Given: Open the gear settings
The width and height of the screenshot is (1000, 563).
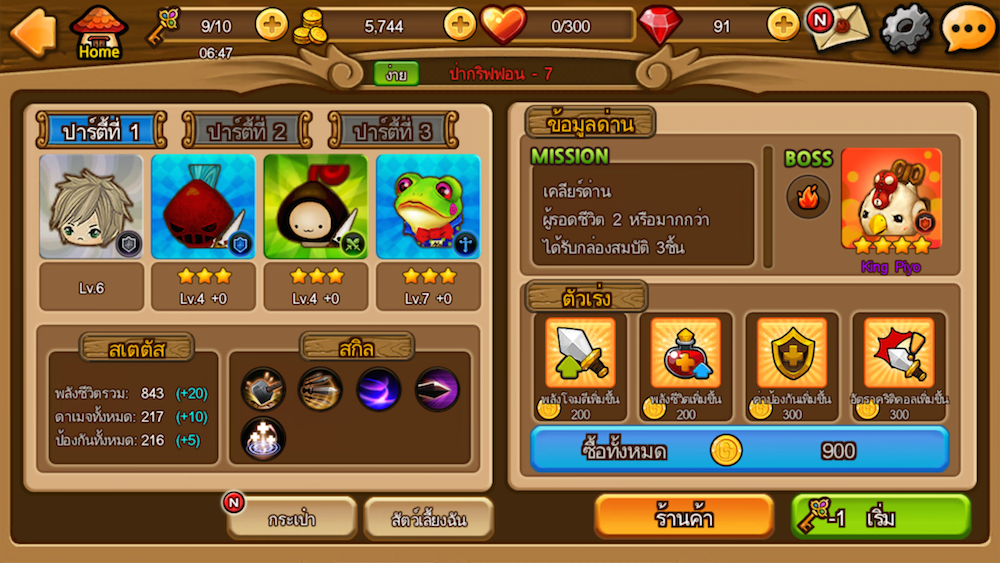Looking at the screenshot, I should click(905, 28).
